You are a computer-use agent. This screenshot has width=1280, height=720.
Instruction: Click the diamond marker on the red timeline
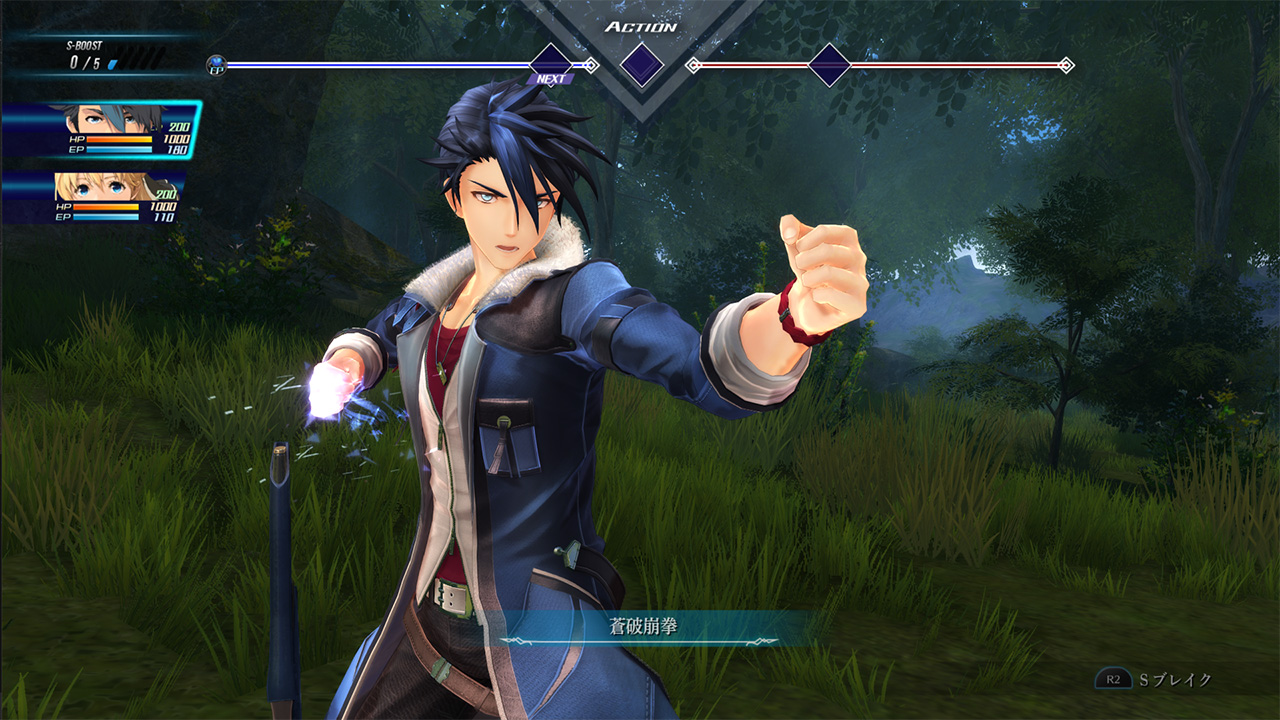[x=829, y=65]
